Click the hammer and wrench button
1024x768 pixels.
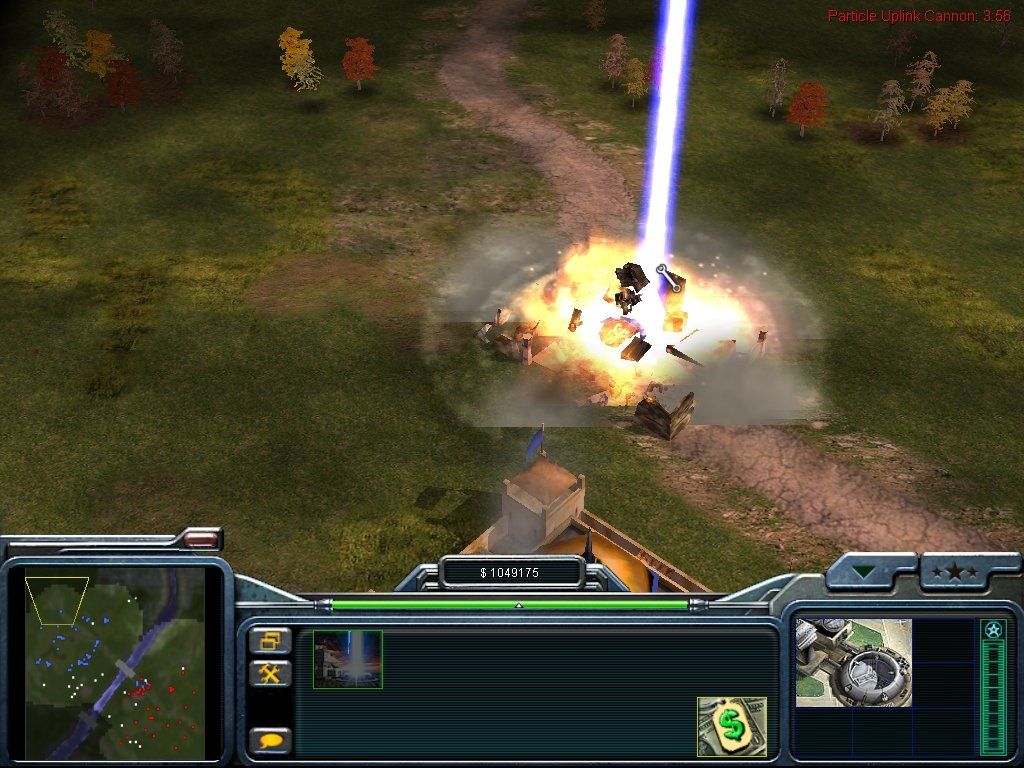[271, 673]
